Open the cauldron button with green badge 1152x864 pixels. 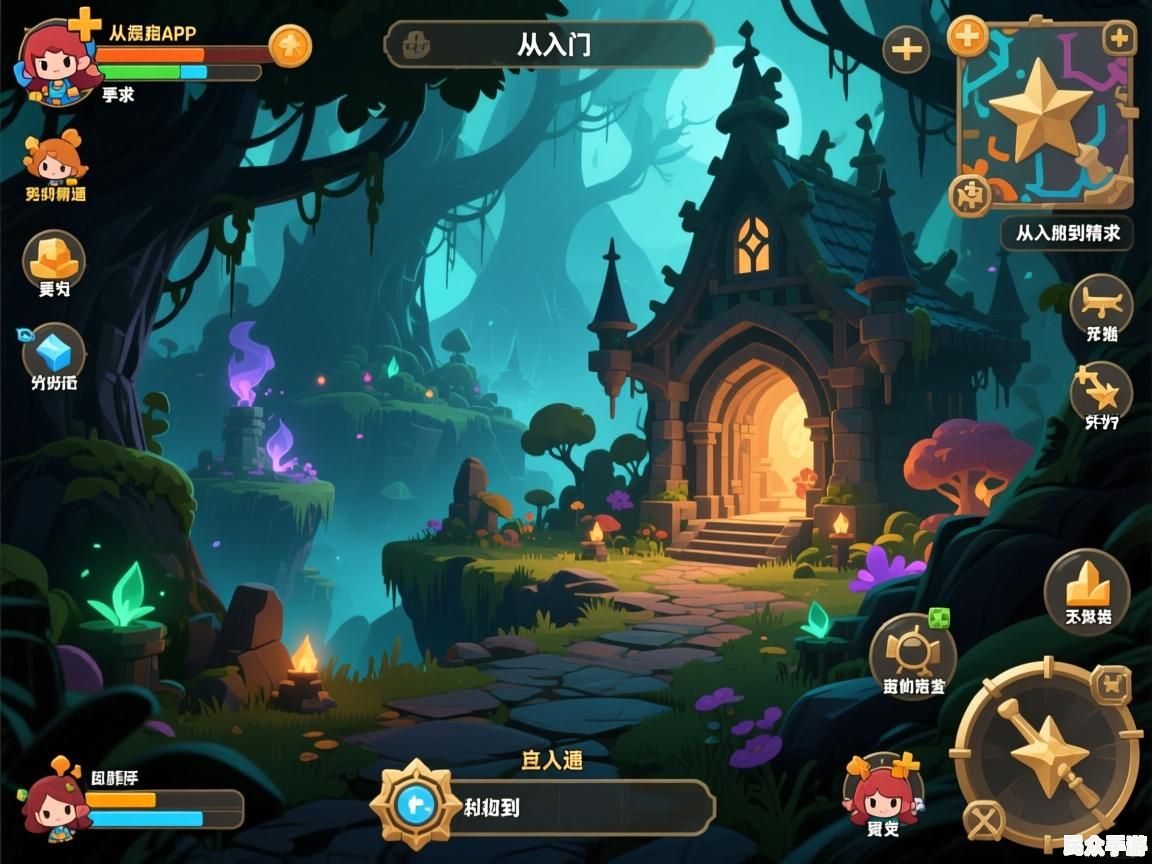point(912,653)
